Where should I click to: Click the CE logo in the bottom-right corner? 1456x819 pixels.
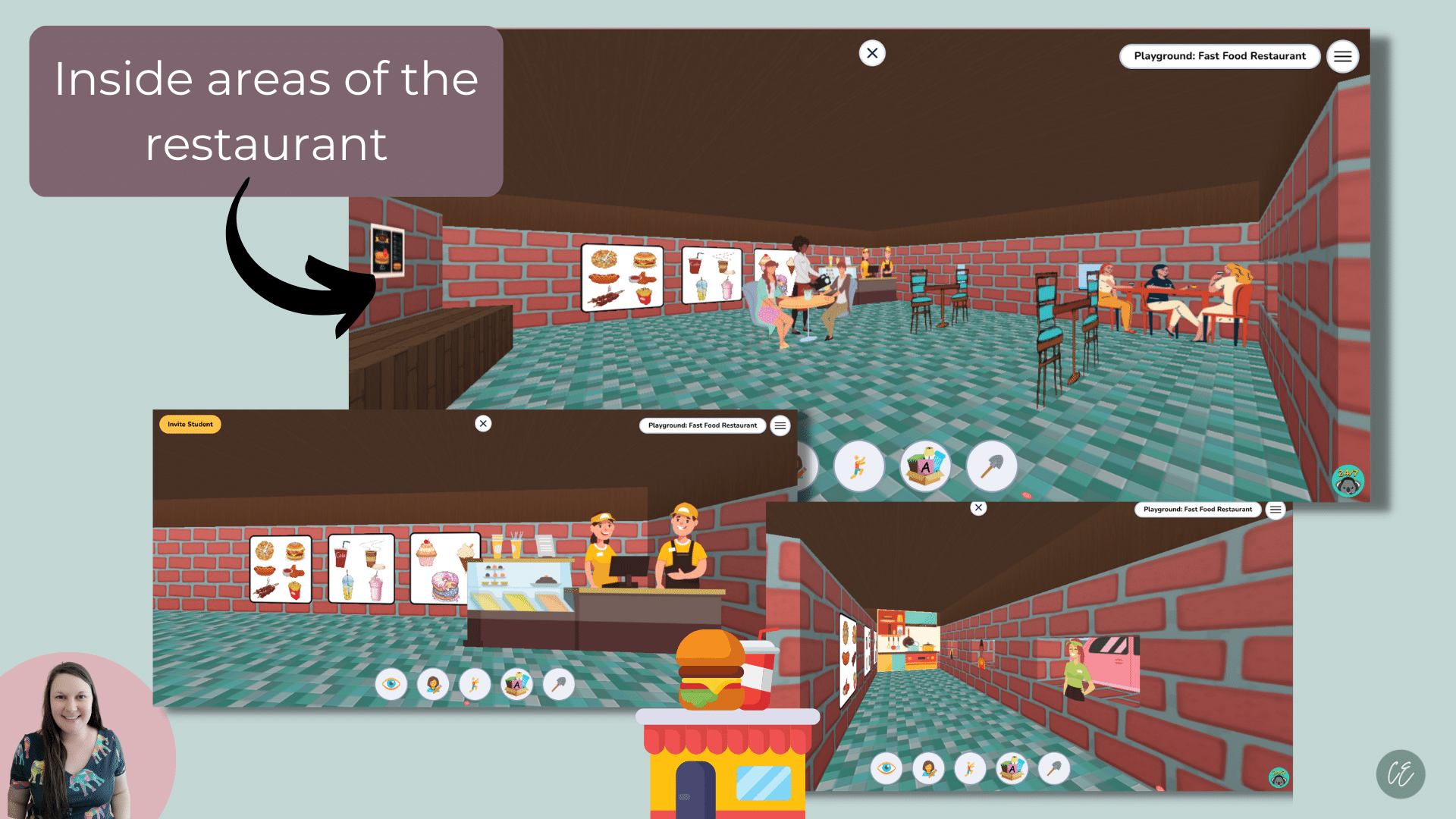1401,774
